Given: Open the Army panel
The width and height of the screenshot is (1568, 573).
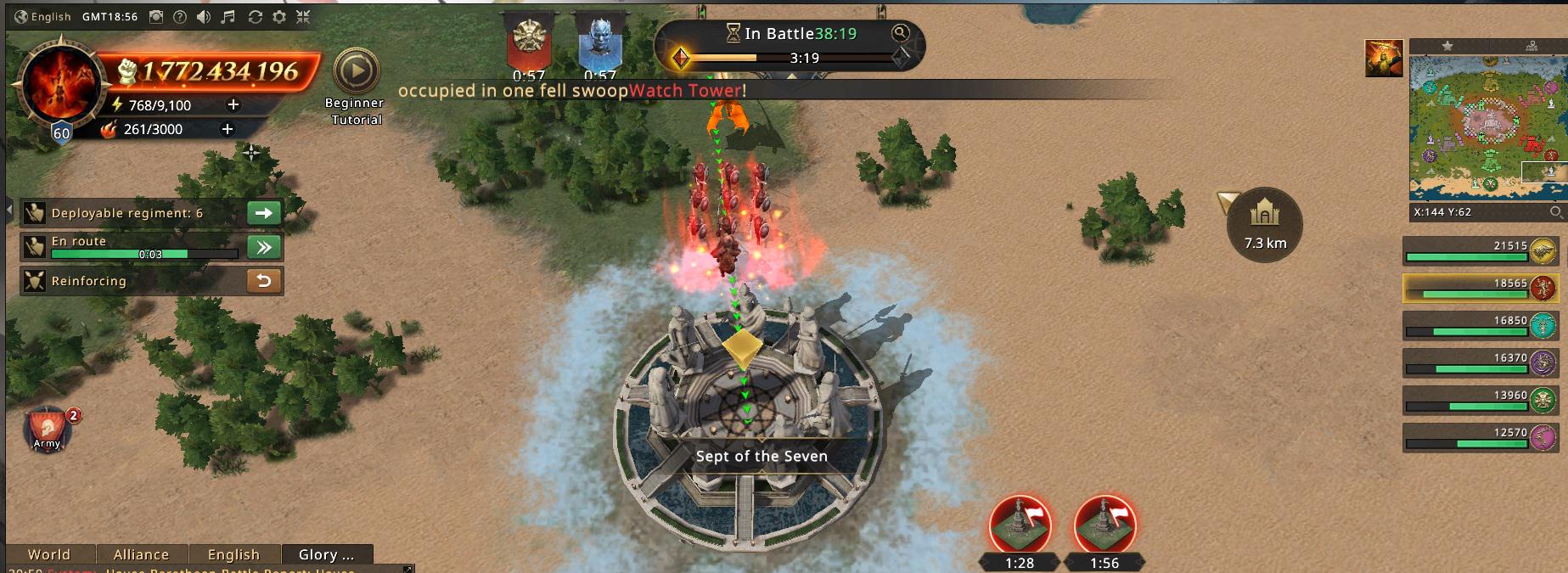Looking at the screenshot, I should (x=48, y=430).
